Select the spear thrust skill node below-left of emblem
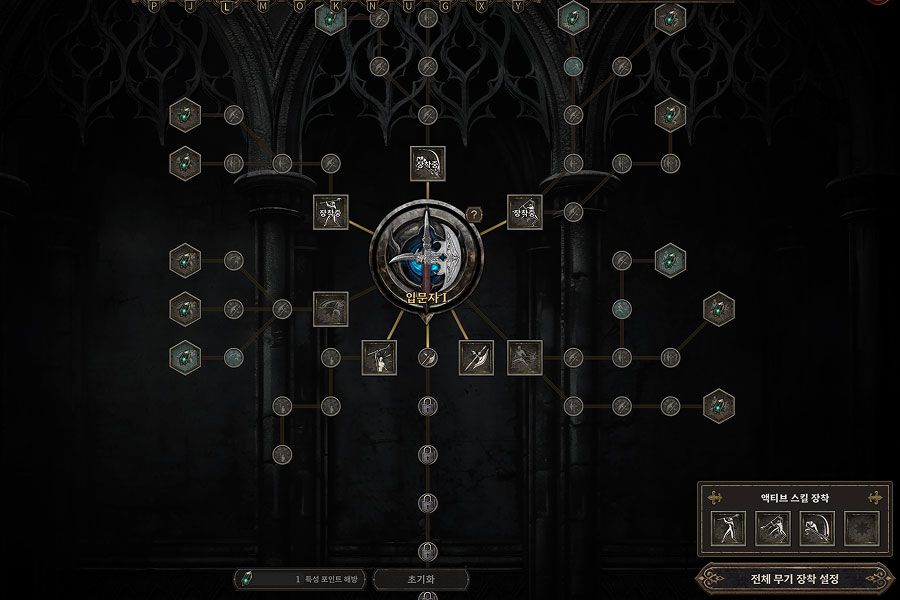Image resolution: width=900 pixels, height=600 pixels. [379, 357]
